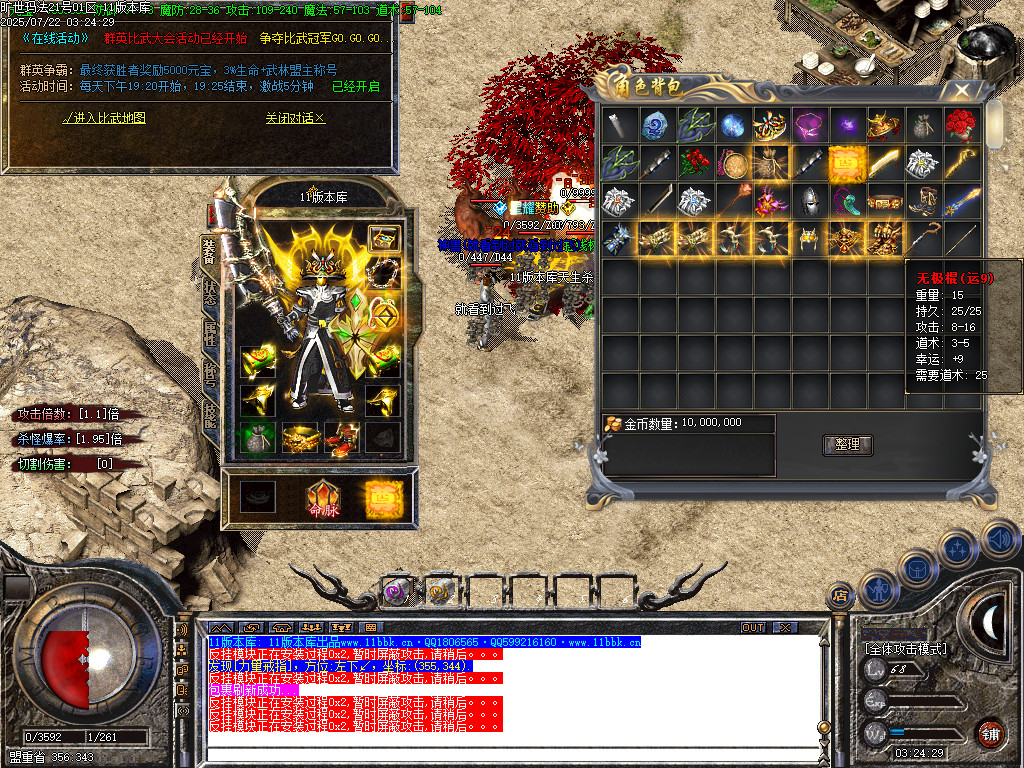Show the 技能 skills tab
Screen dimensions: 1024x768
(x=210, y=413)
